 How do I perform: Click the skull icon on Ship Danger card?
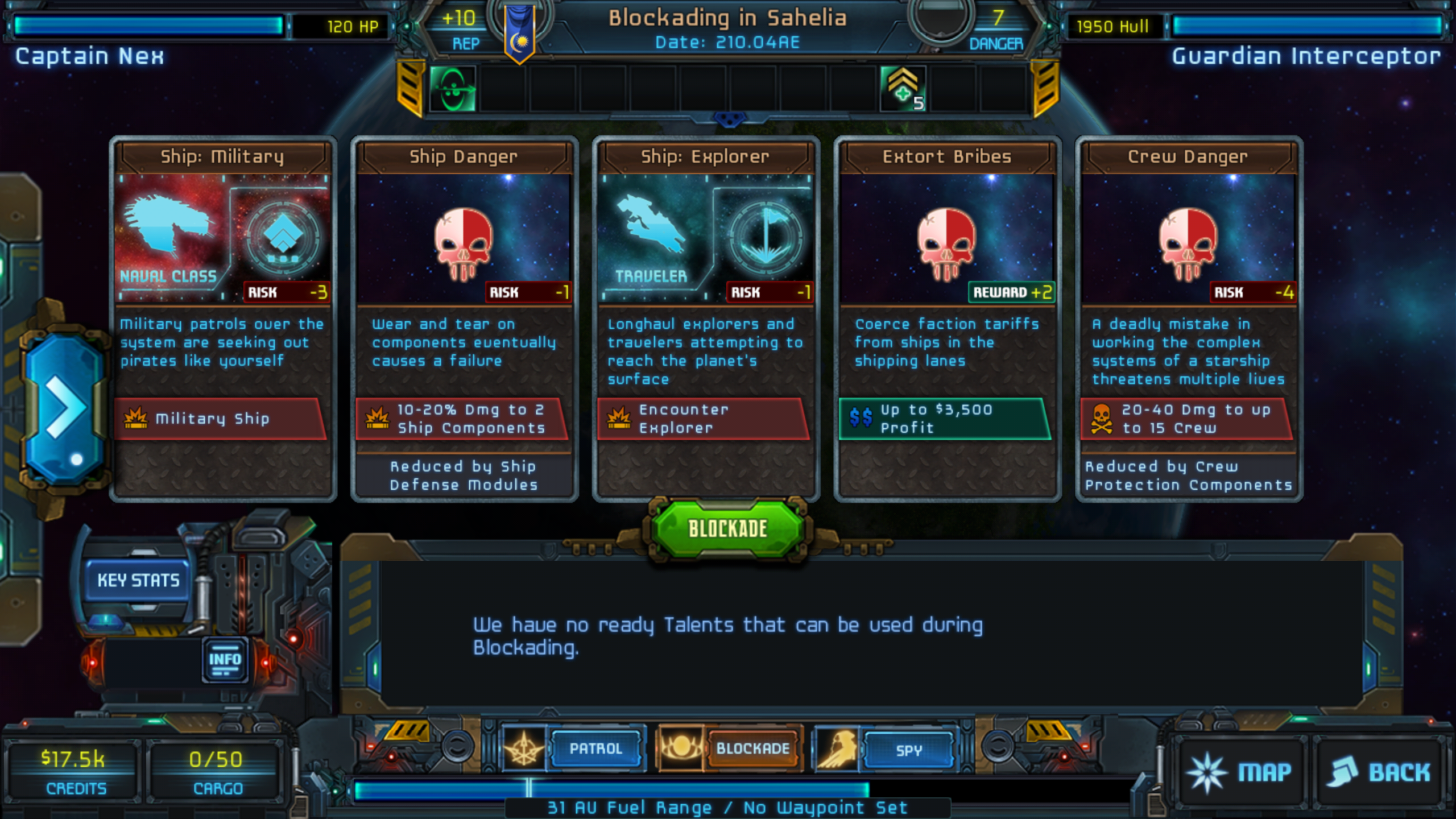464,246
